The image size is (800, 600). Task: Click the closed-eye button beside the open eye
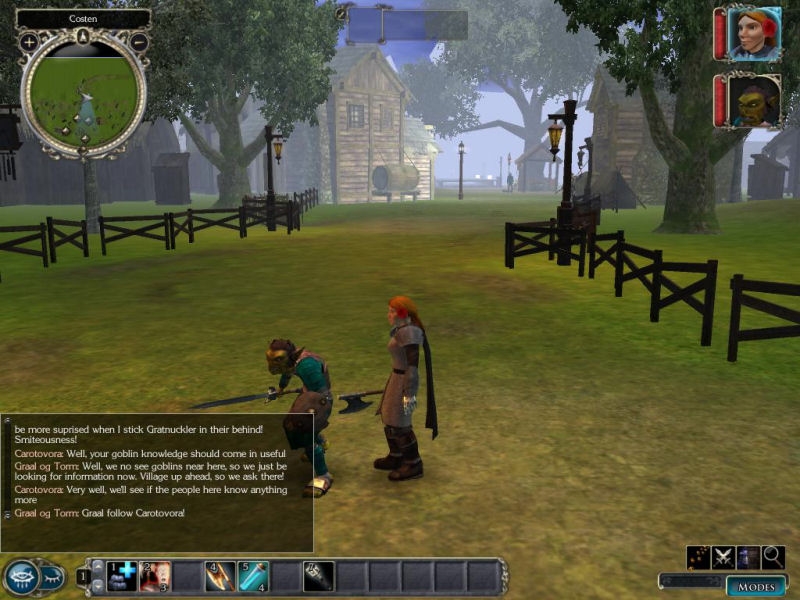52,576
